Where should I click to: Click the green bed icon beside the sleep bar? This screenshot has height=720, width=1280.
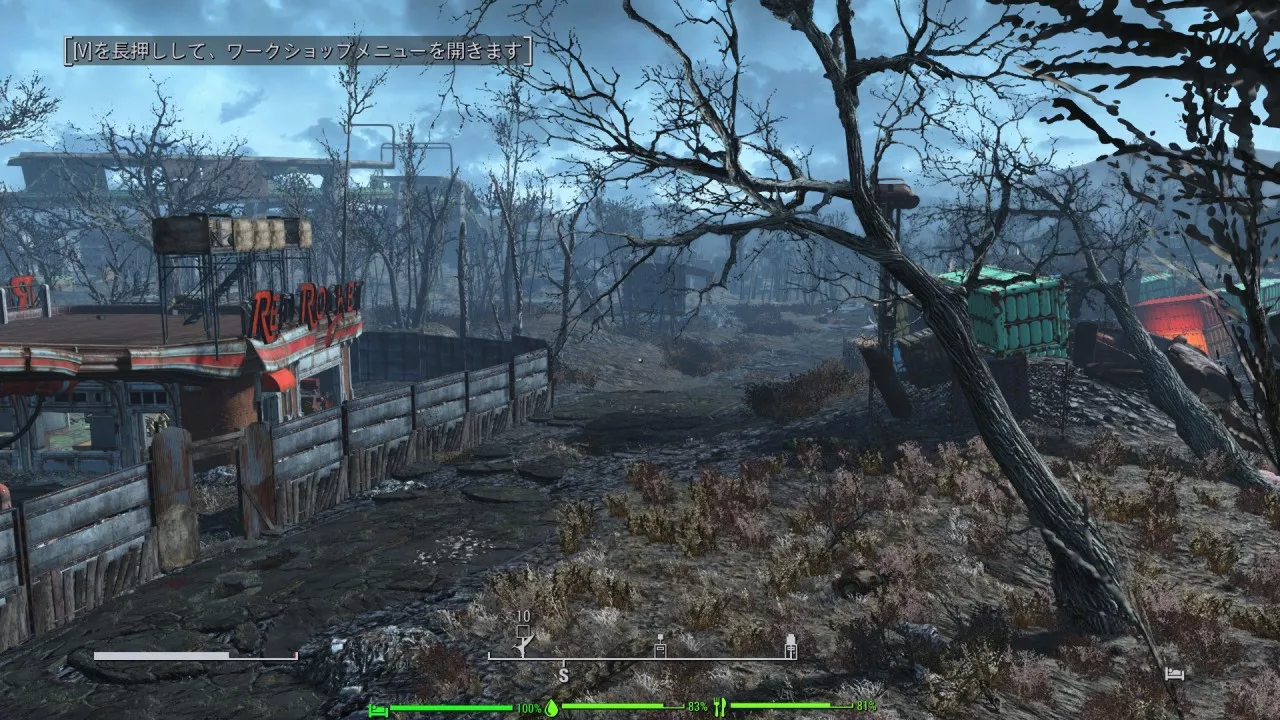[378, 709]
